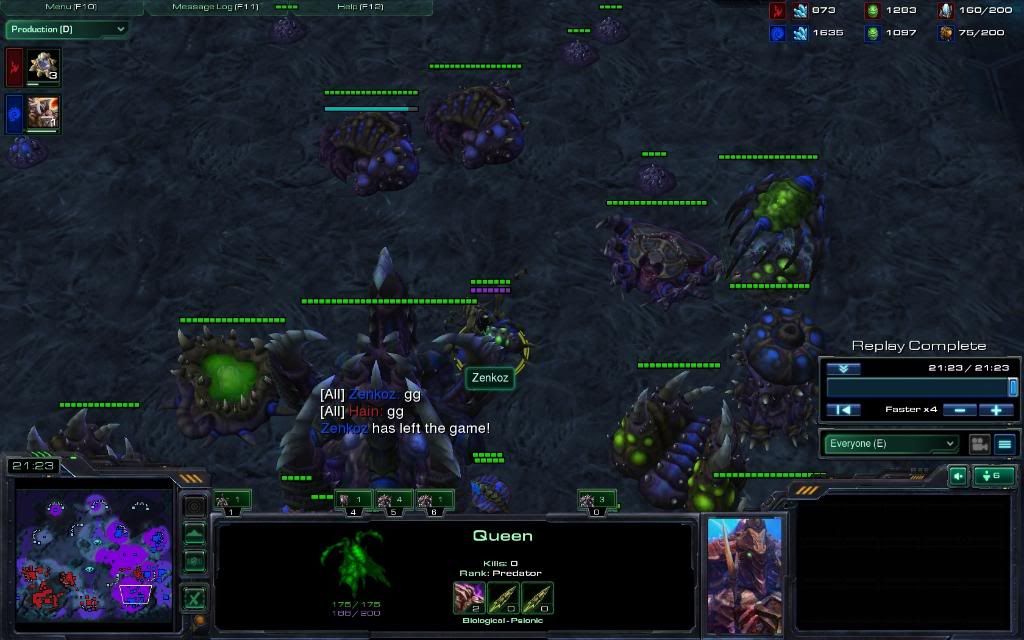
Task: Click the green X button beside the minimap
Action: point(195,599)
